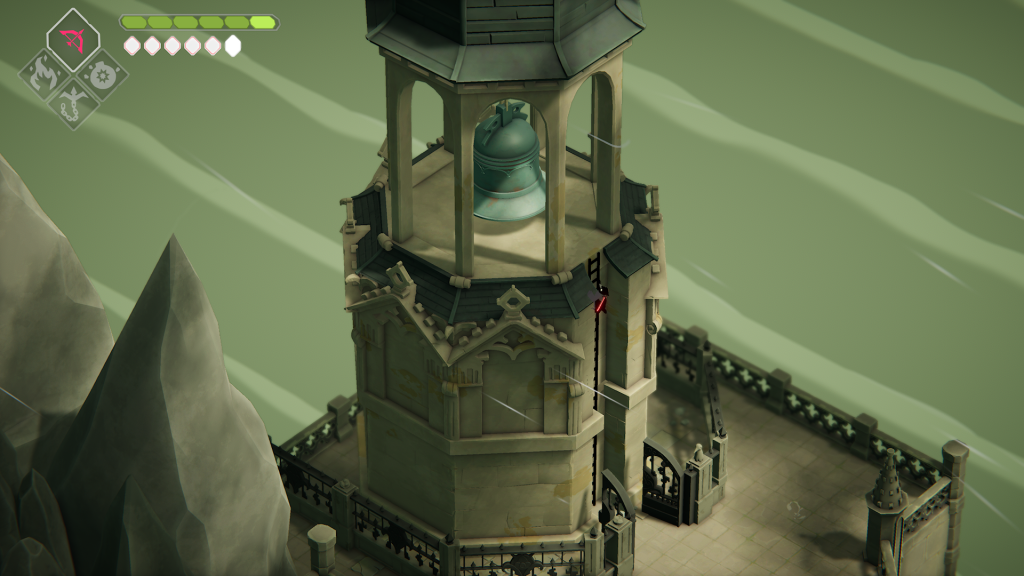1024x576 pixels.
Task: Choose the flame spell icon
Action: 45,73
